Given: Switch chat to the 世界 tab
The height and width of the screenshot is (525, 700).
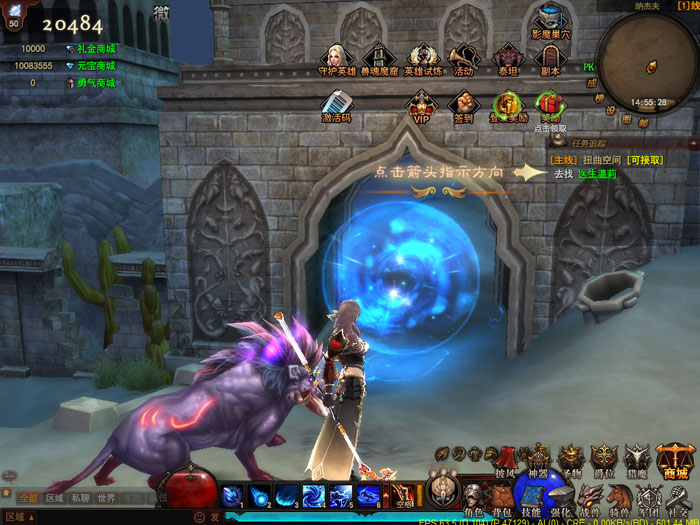Looking at the screenshot, I should 106,497.
